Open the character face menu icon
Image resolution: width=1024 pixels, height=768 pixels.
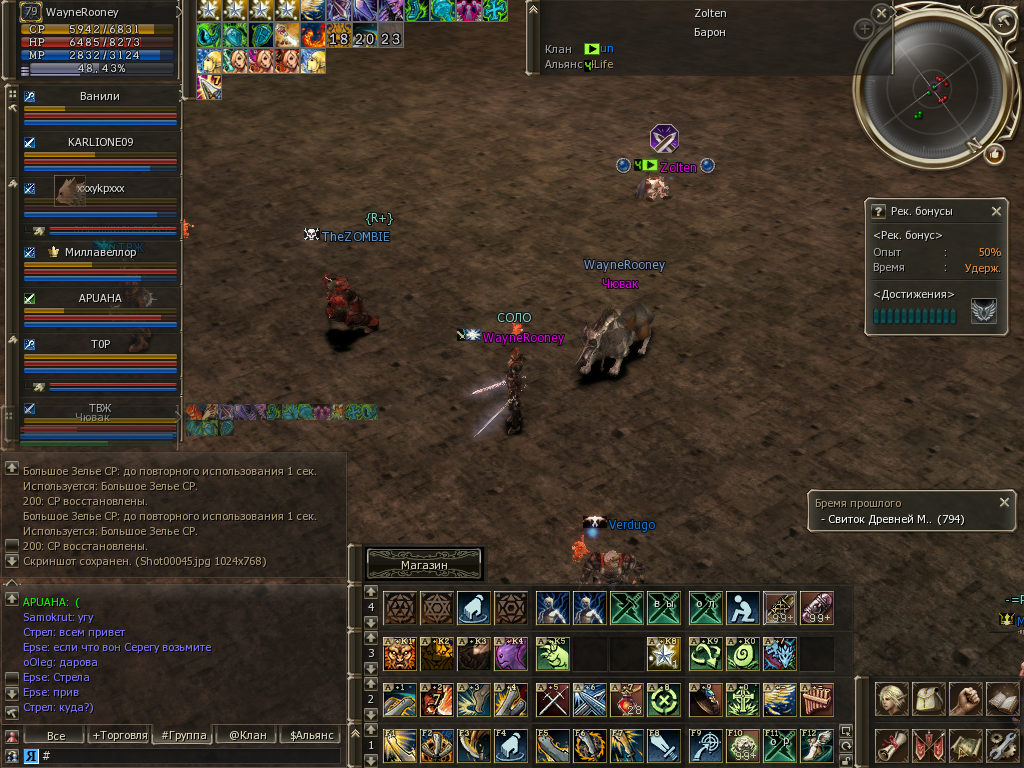(x=892, y=698)
